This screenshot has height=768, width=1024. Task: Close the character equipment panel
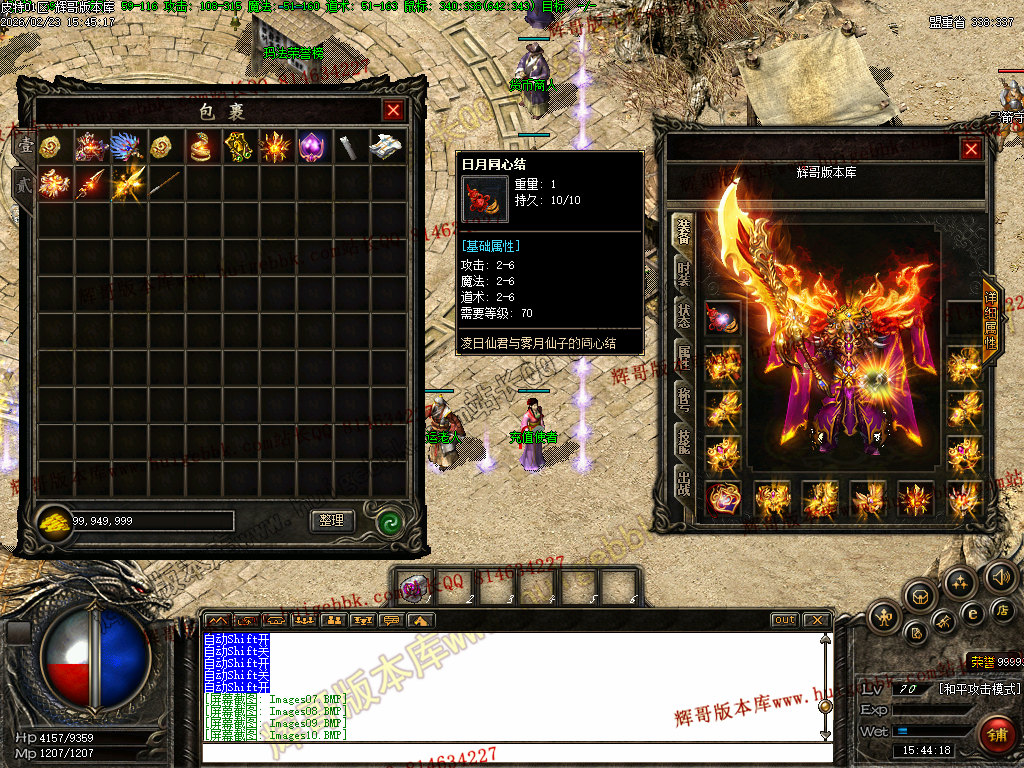pos(971,150)
